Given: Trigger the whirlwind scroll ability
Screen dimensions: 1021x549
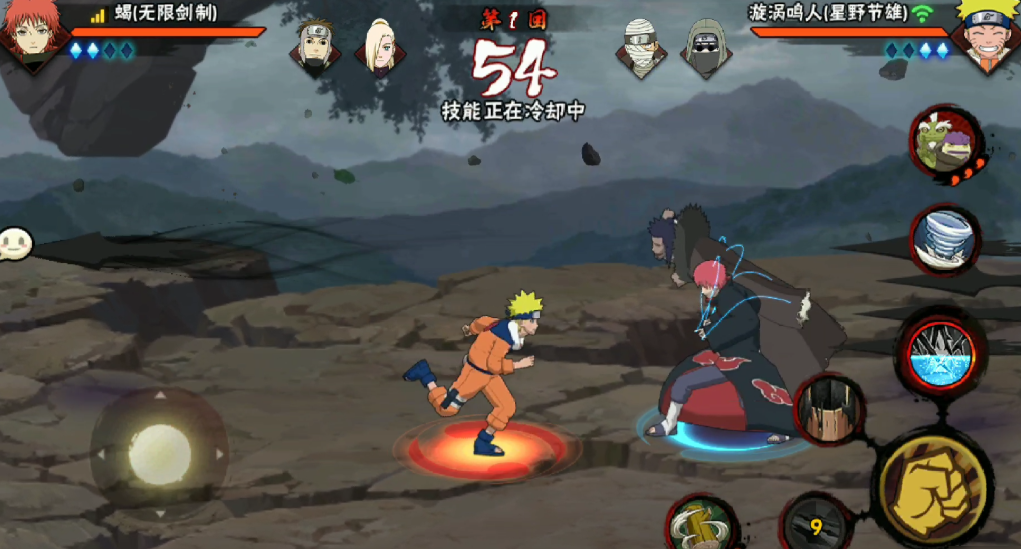Looking at the screenshot, I should pos(945,240).
